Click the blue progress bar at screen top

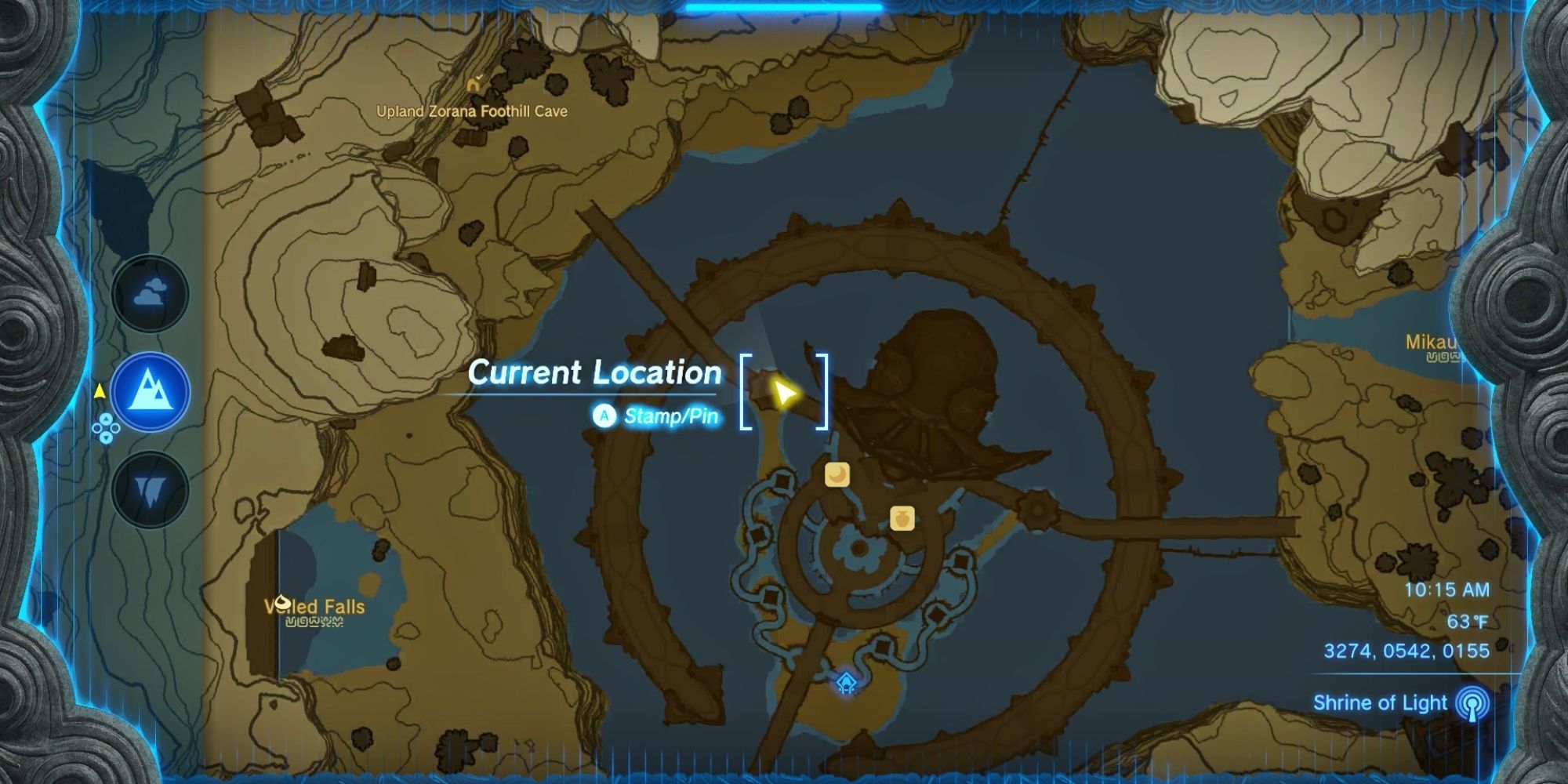(784, 5)
